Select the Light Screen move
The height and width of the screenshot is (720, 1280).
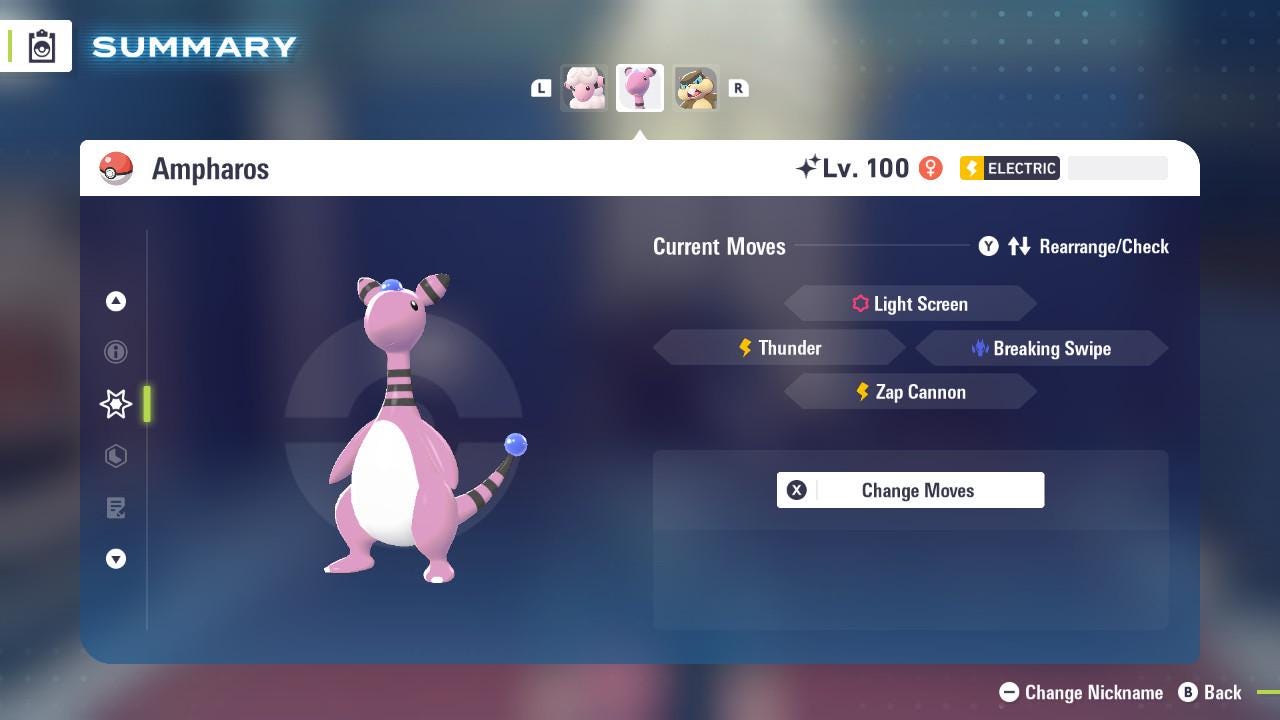(910, 303)
